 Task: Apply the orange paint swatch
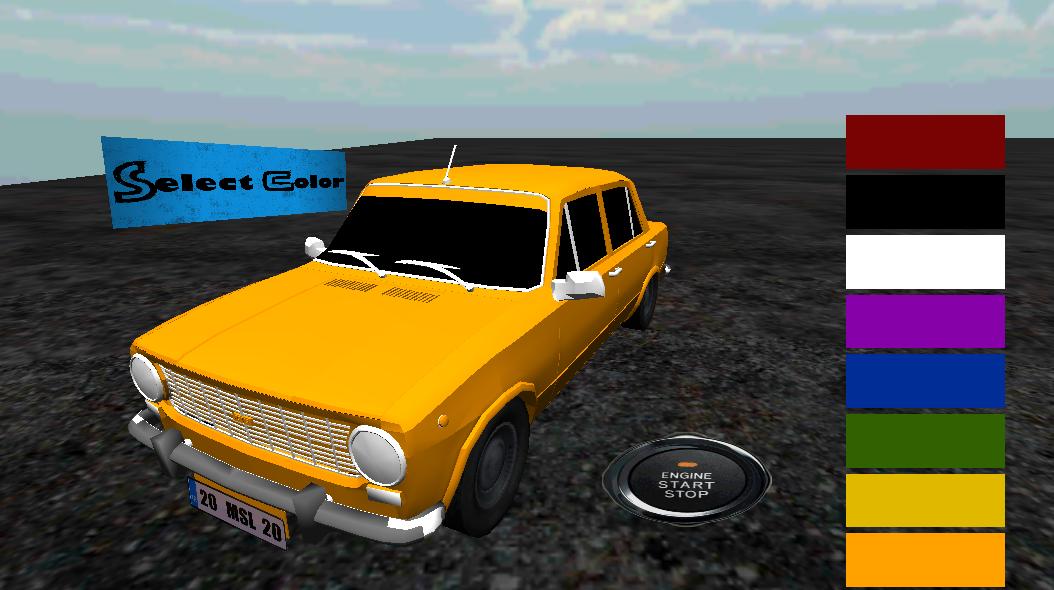[925, 560]
